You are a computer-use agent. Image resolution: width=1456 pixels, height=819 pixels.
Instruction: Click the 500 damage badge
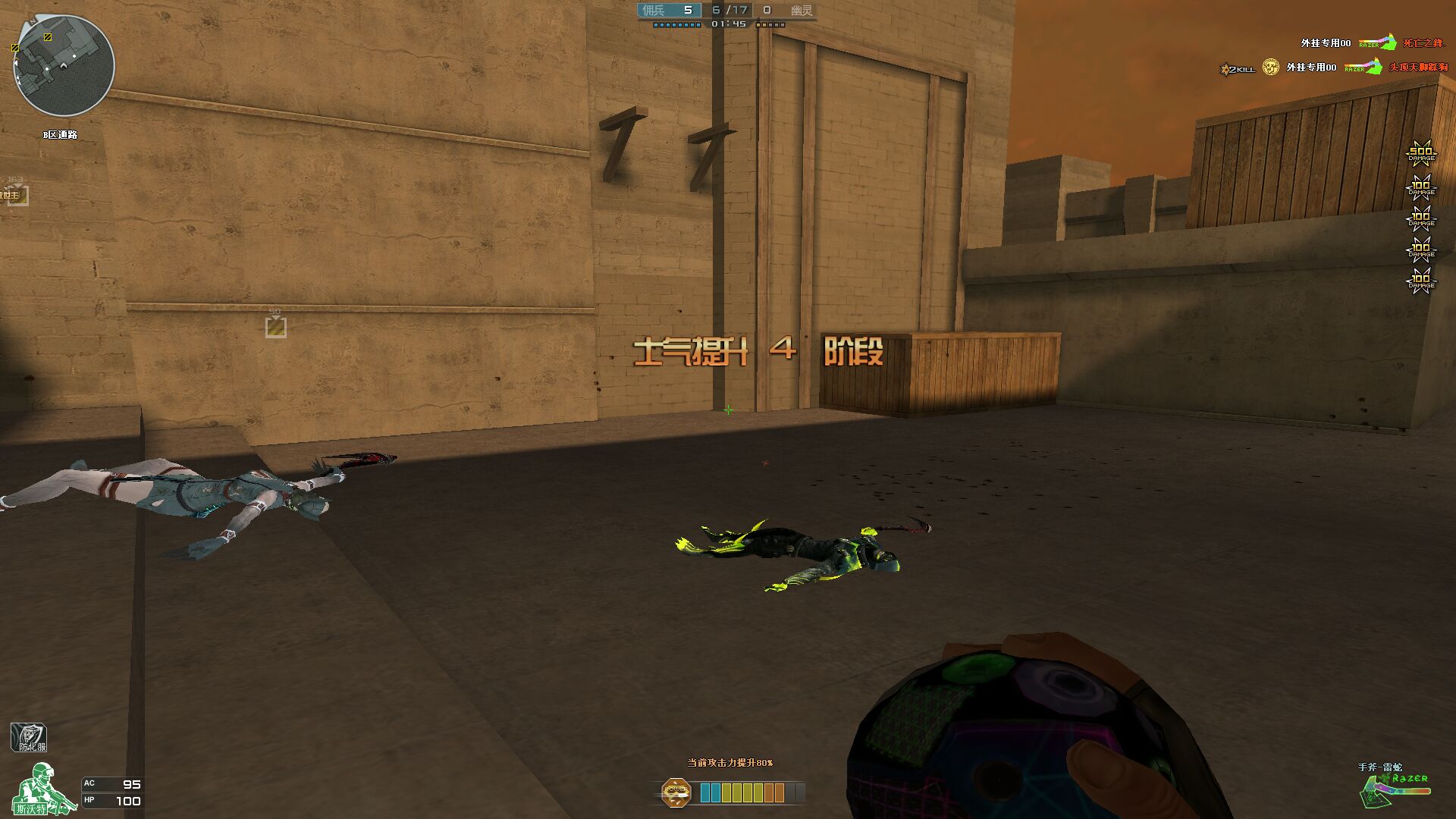pos(1420,153)
